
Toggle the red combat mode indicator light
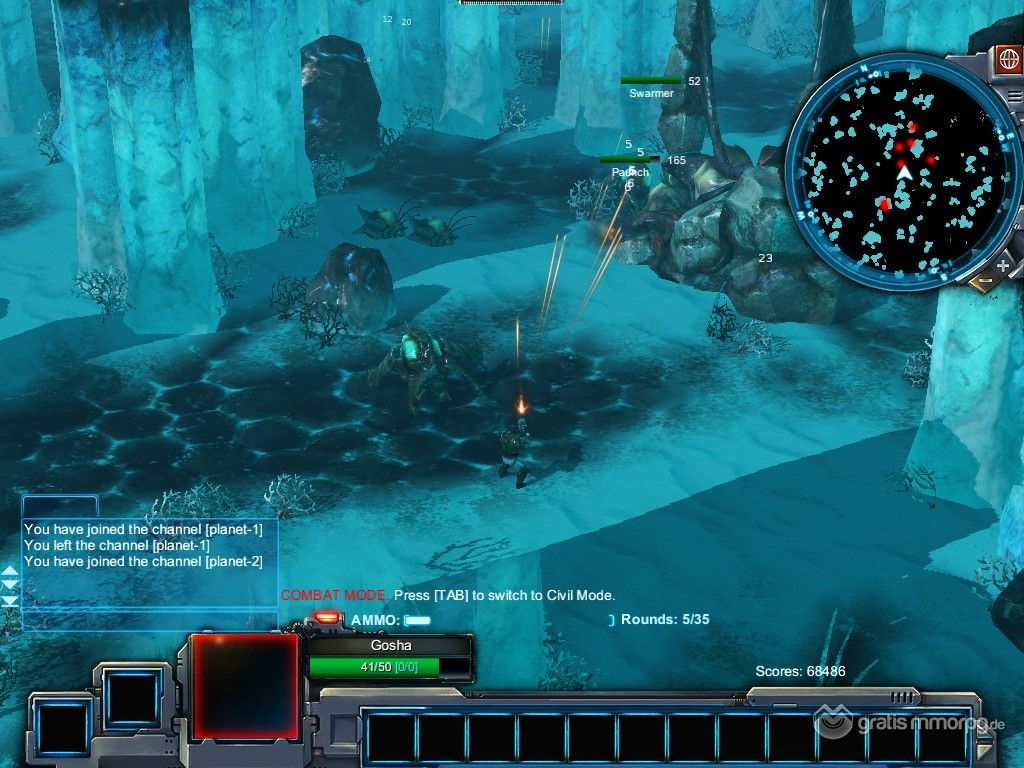point(326,619)
